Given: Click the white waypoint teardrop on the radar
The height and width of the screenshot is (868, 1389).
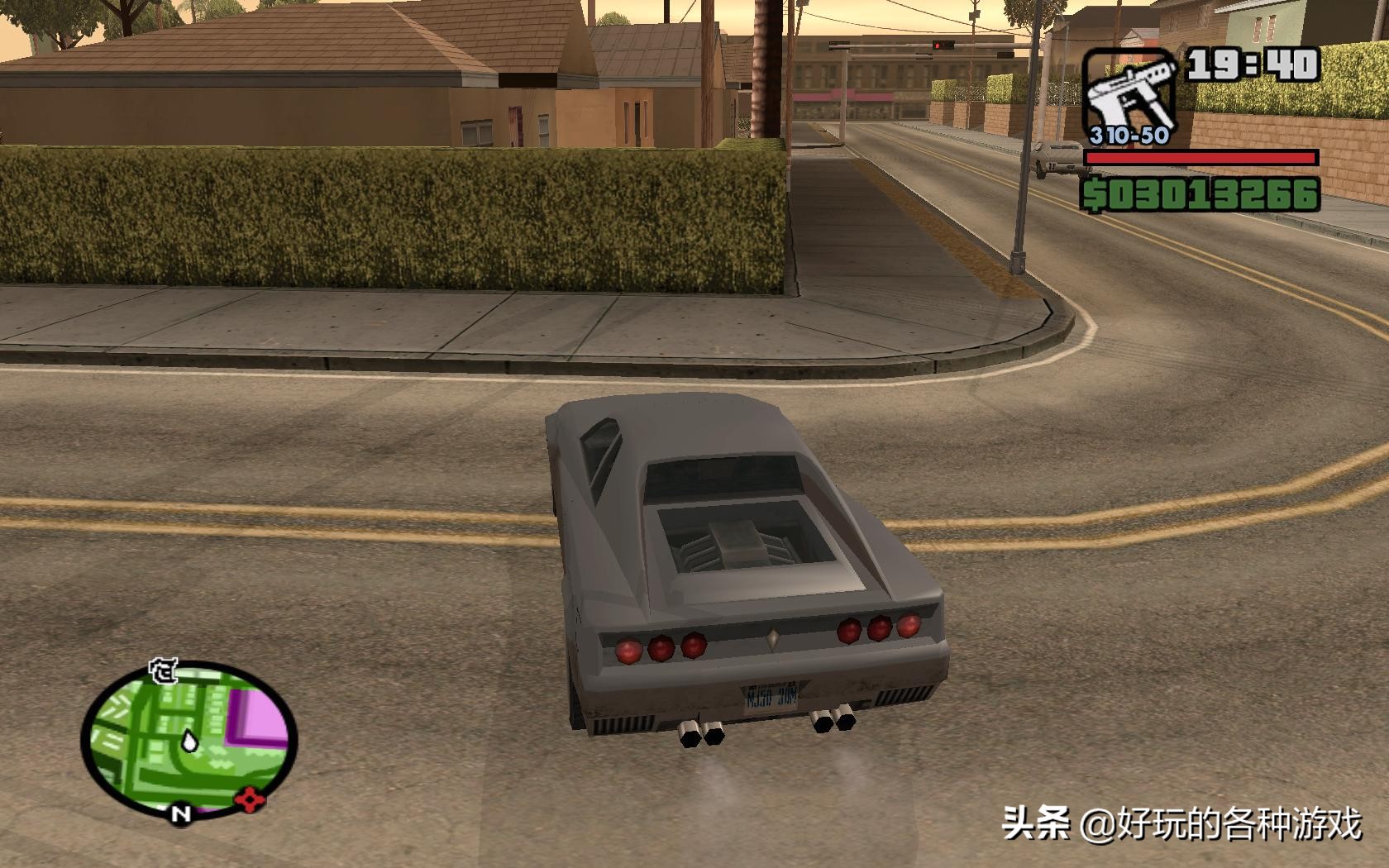Looking at the screenshot, I should tap(190, 742).
